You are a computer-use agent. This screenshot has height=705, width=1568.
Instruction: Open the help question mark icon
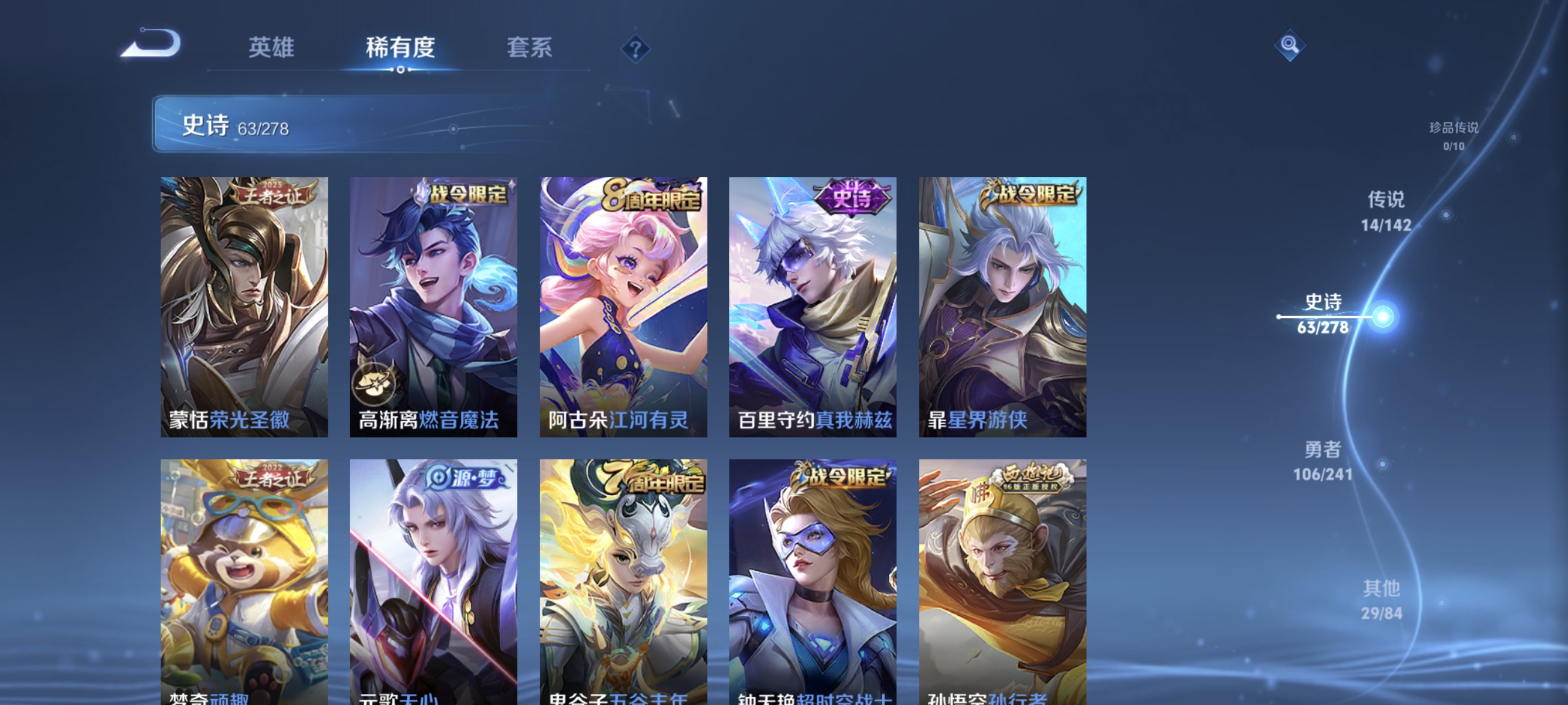[635, 48]
